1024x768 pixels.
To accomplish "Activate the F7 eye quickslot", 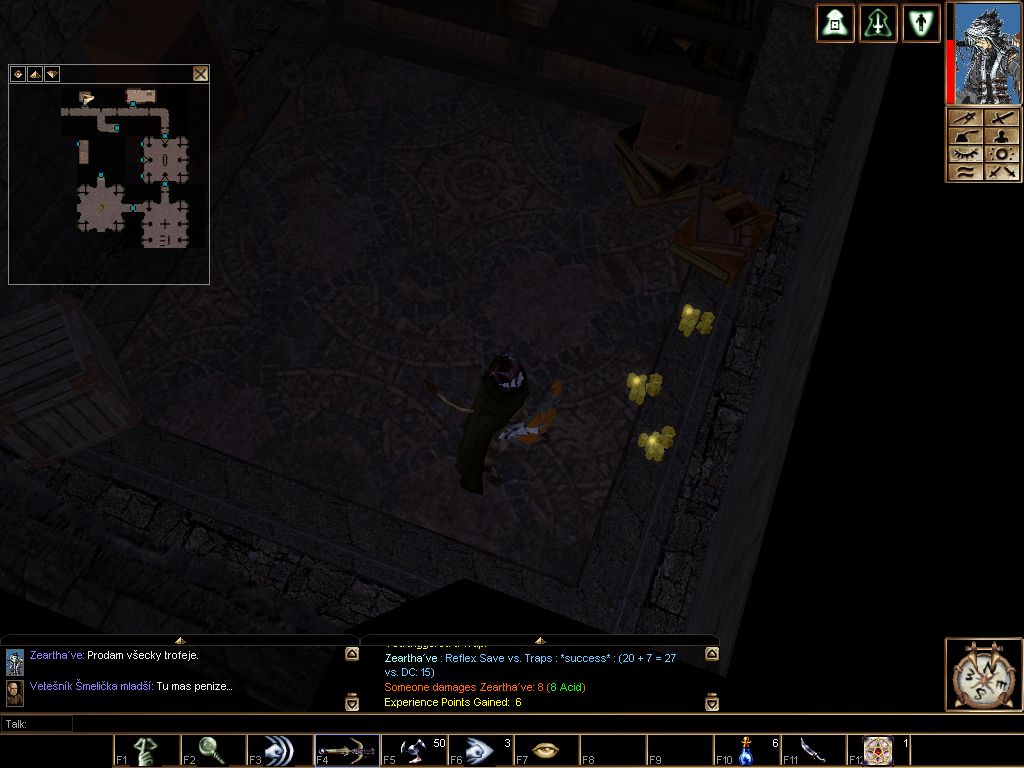I will coord(545,750).
